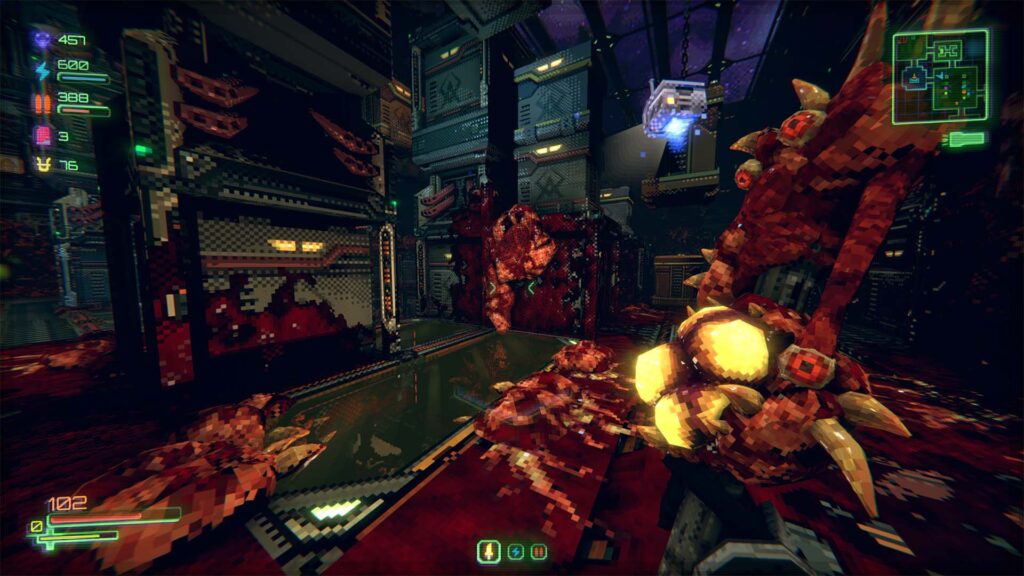
Task: Click the yellow currency icon
Action: (43, 165)
